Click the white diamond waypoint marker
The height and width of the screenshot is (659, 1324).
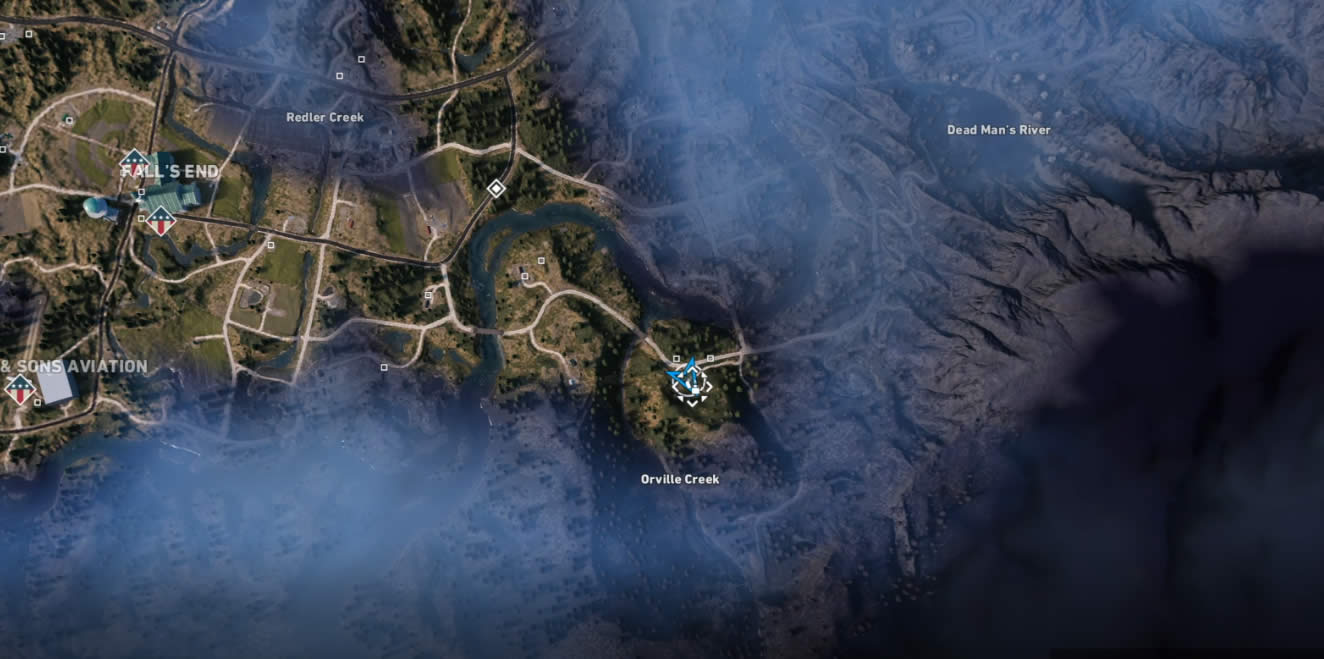pos(495,188)
